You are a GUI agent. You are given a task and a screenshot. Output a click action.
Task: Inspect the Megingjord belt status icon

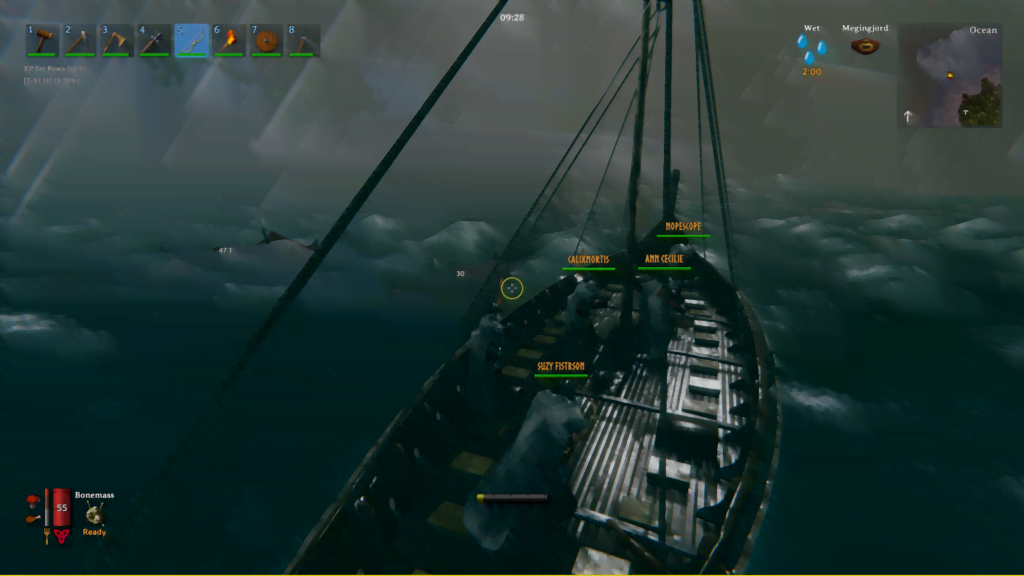click(x=865, y=47)
